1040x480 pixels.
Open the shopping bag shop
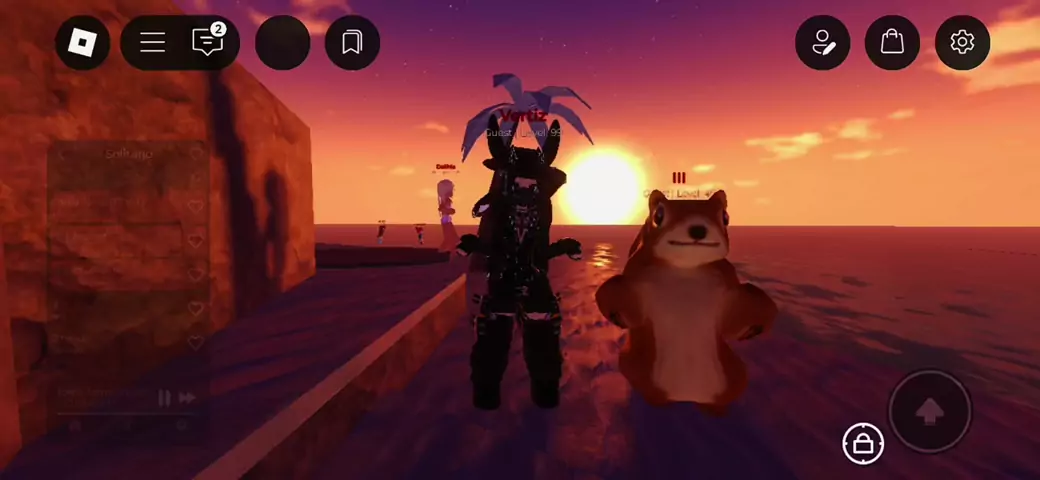[892, 42]
